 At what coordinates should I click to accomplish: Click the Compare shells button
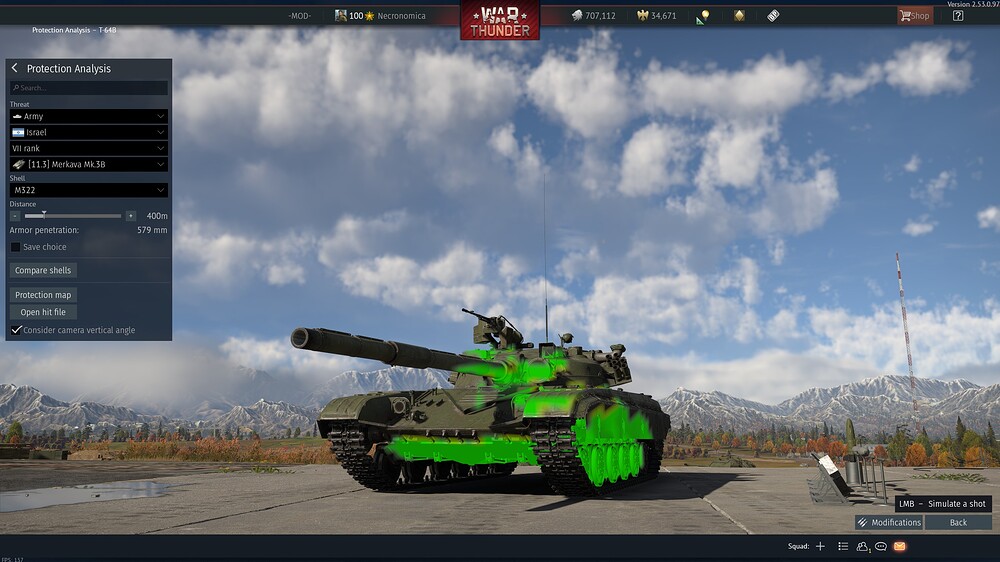(x=44, y=270)
